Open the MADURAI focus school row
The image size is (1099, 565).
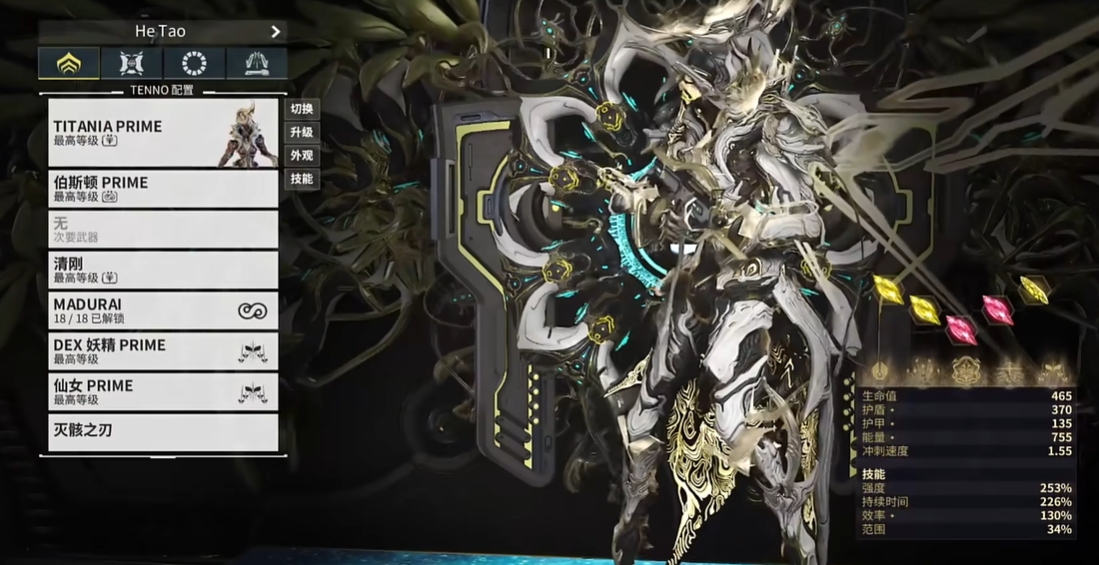click(163, 311)
